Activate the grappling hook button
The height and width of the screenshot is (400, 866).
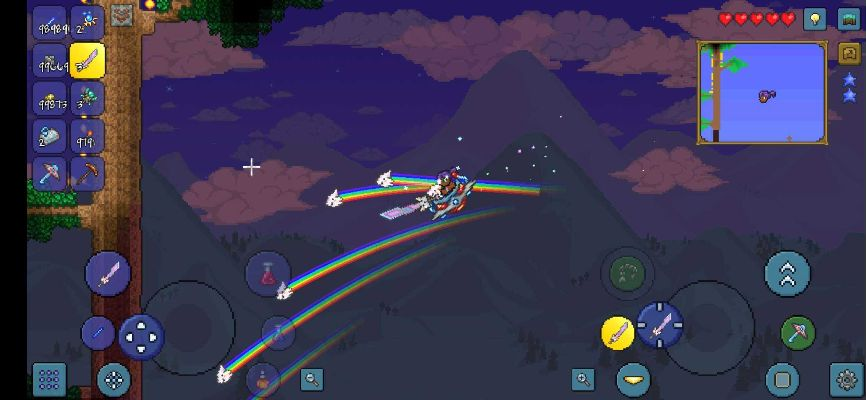(797, 332)
